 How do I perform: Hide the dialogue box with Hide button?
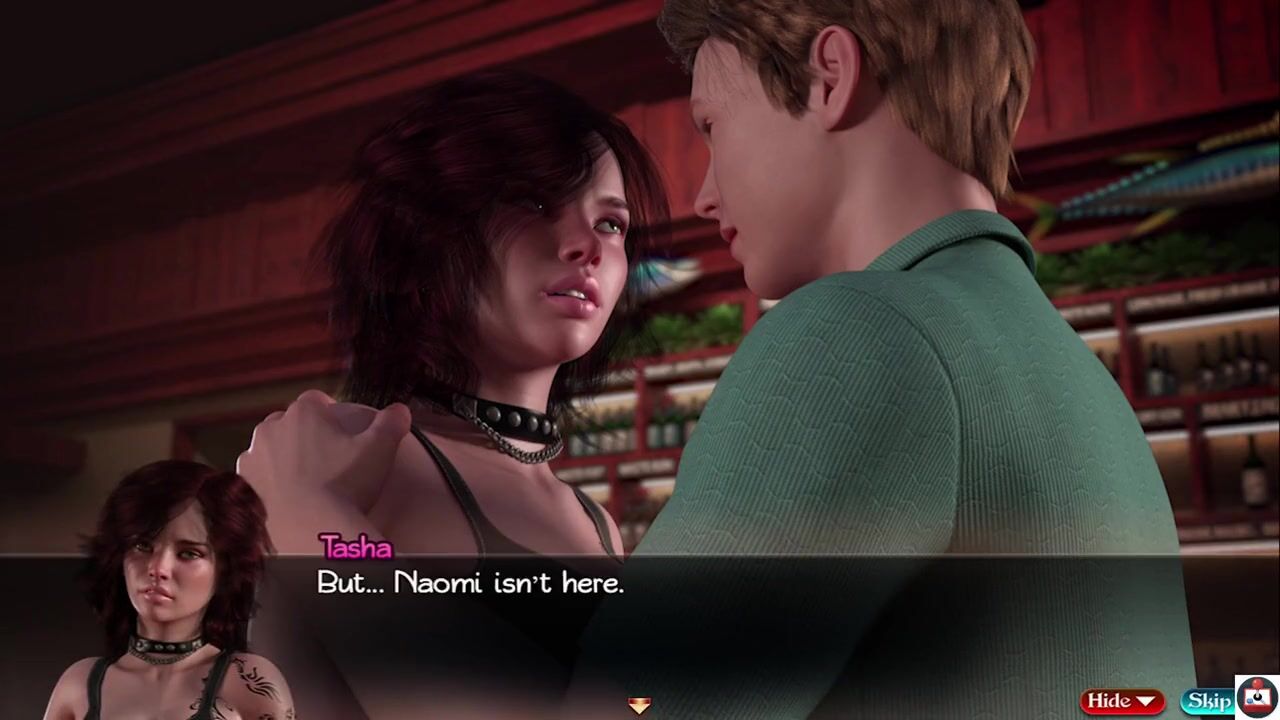1121,701
